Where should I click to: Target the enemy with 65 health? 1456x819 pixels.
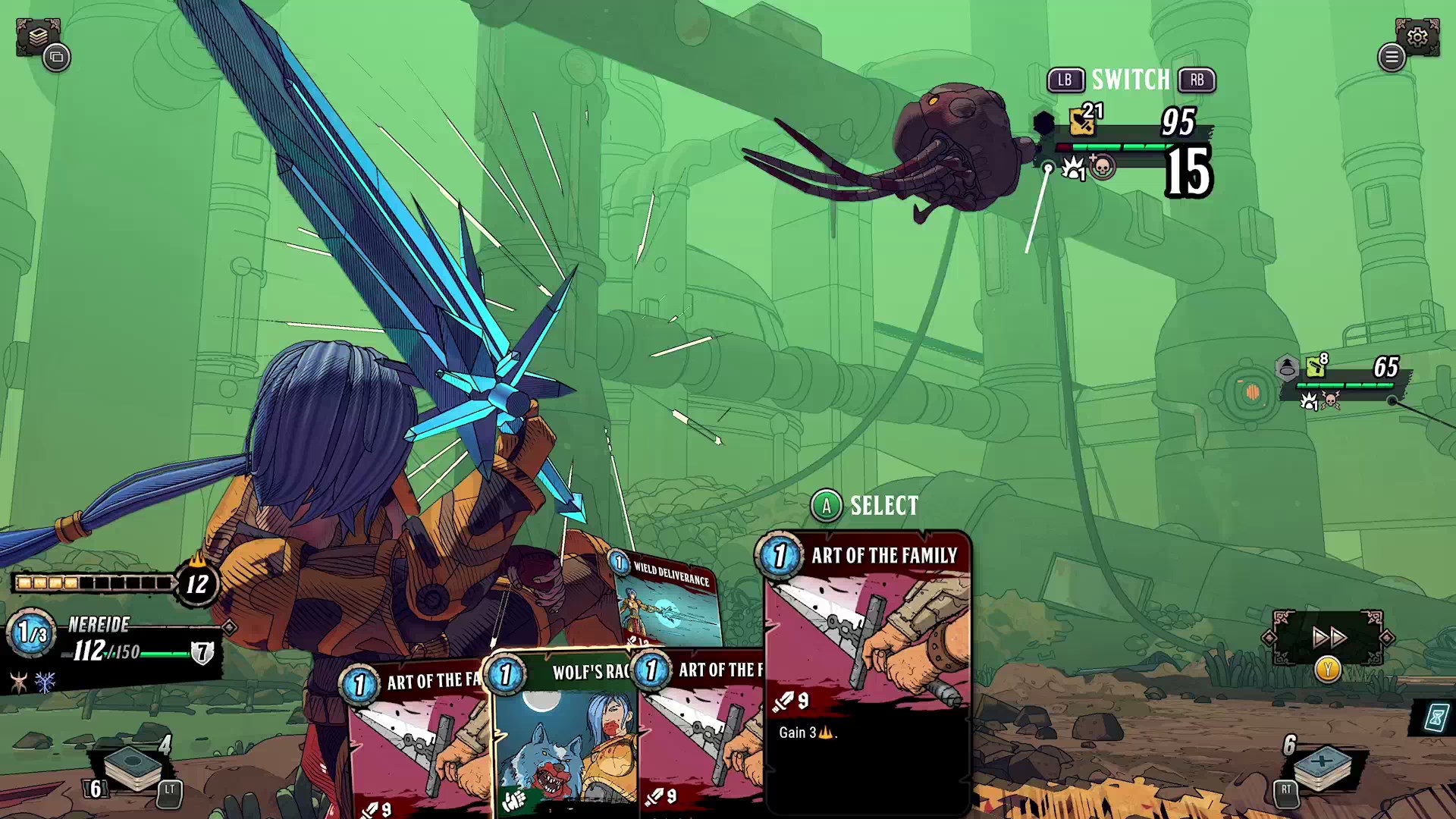[1251, 392]
